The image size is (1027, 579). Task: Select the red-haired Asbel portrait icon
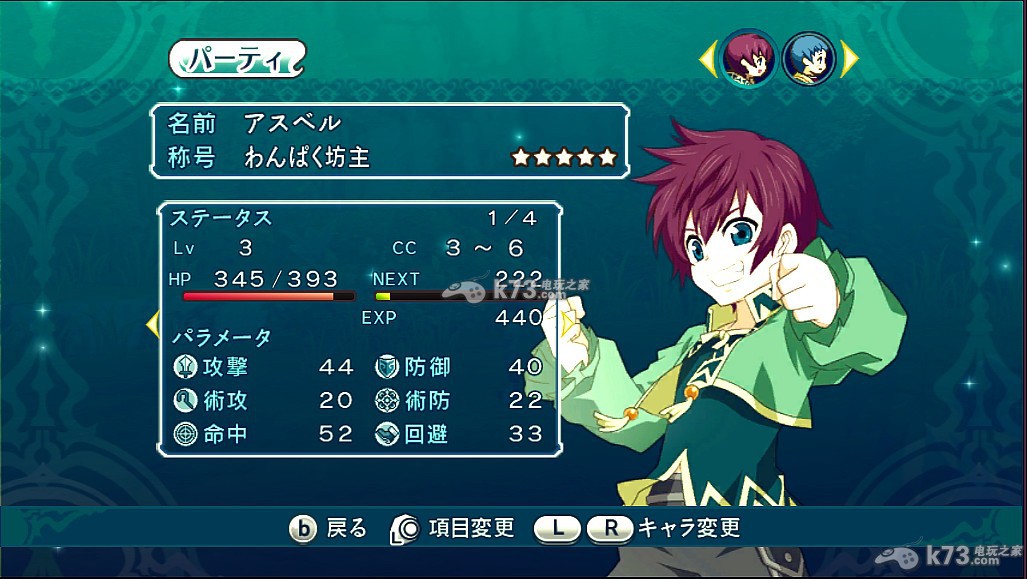click(749, 60)
